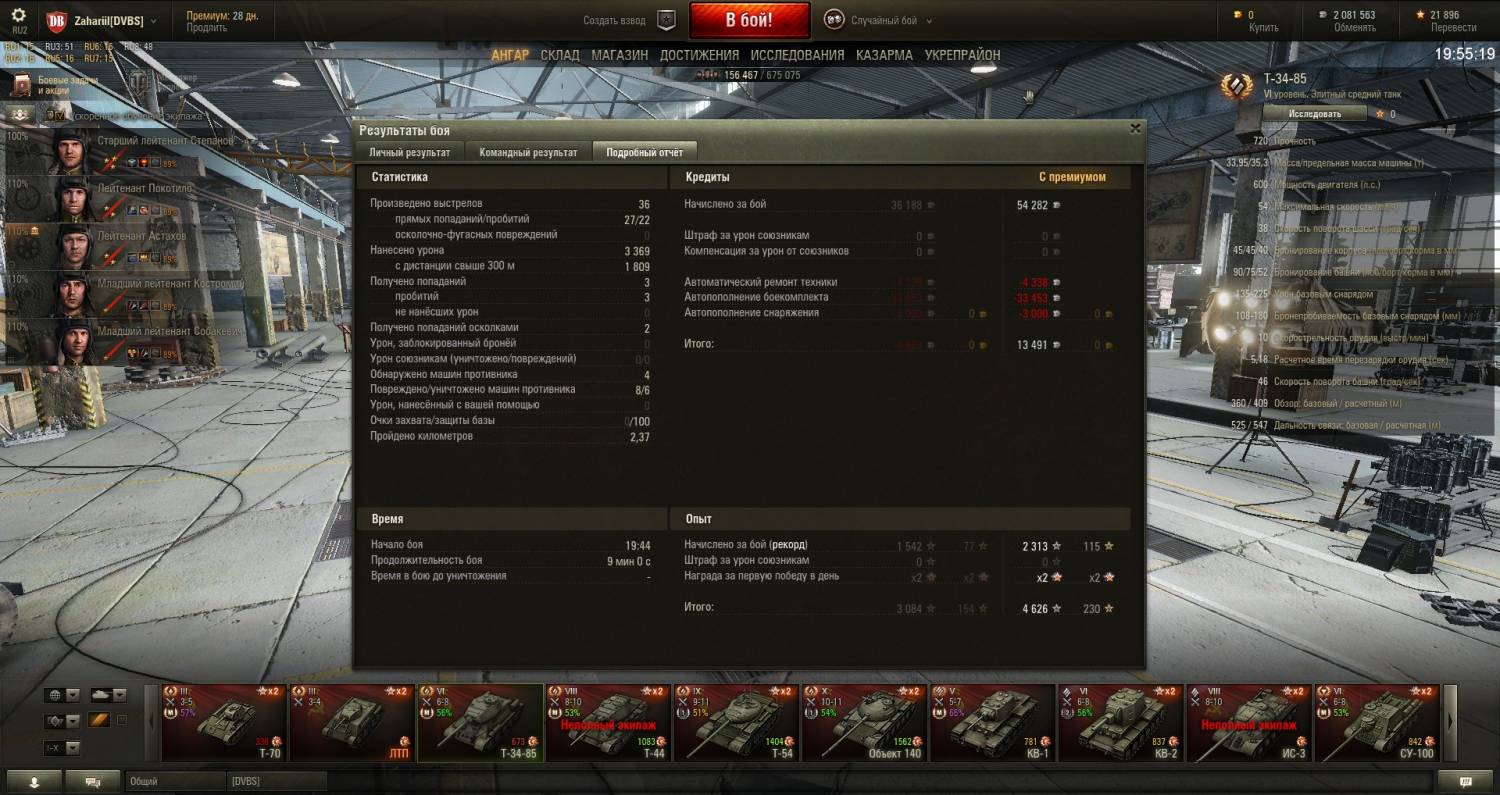
Task: Click the Исследовать research button
Action: (1314, 114)
